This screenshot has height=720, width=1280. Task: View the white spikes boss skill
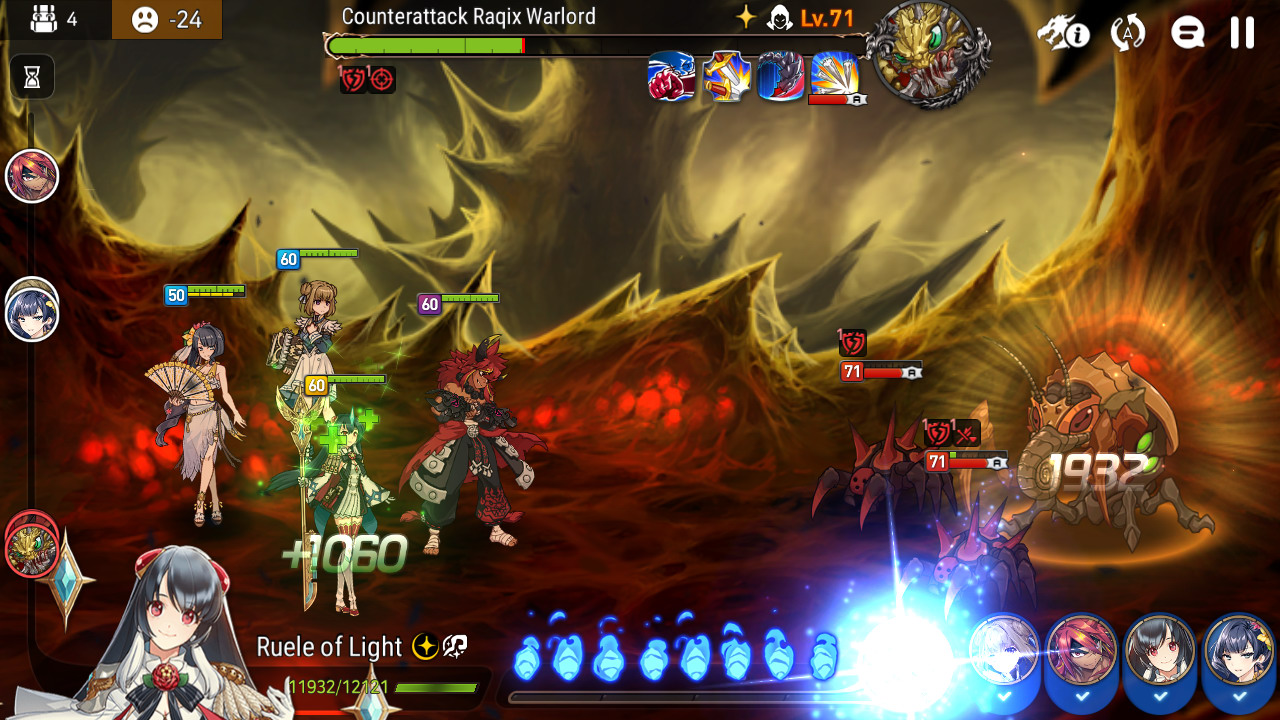(x=835, y=75)
